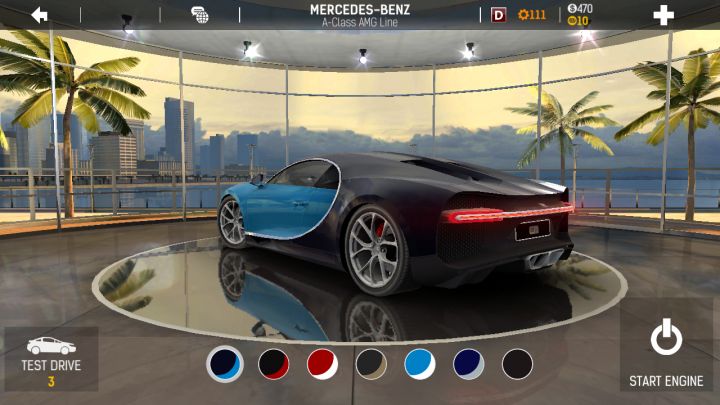Pick the solid black paint swatch
Viewport: 720px width, 405px height.
click(517, 364)
